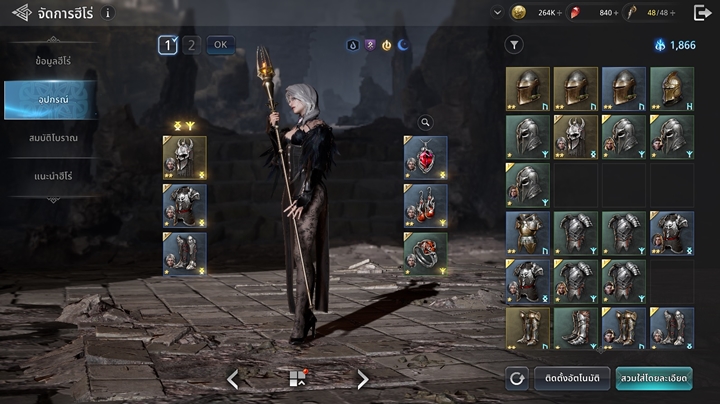Select the อุปกรณ์ equipment tab
This screenshot has width=720, height=404.
[x=52, y=100]
